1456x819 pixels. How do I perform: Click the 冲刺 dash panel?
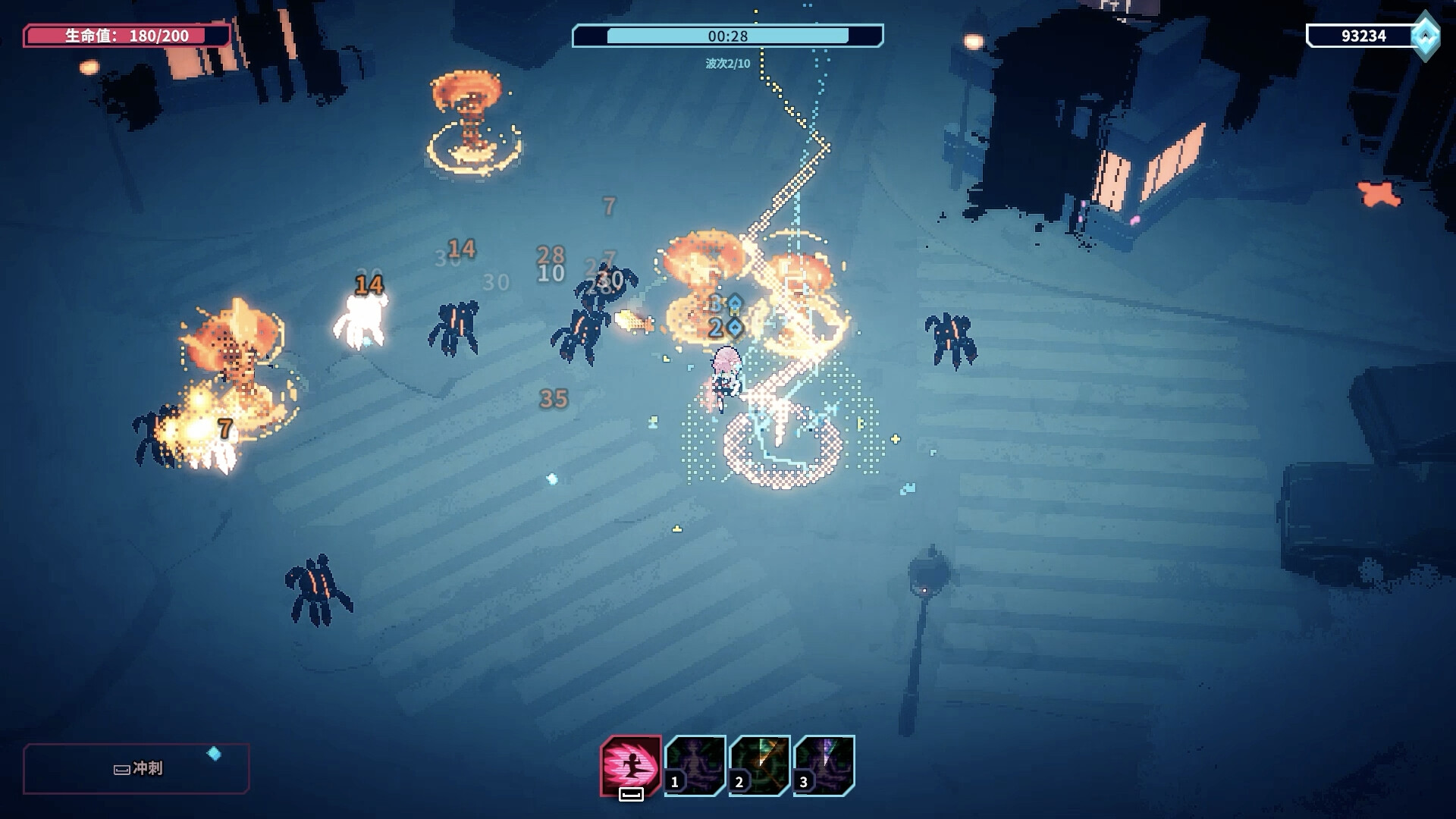(136, 768)
